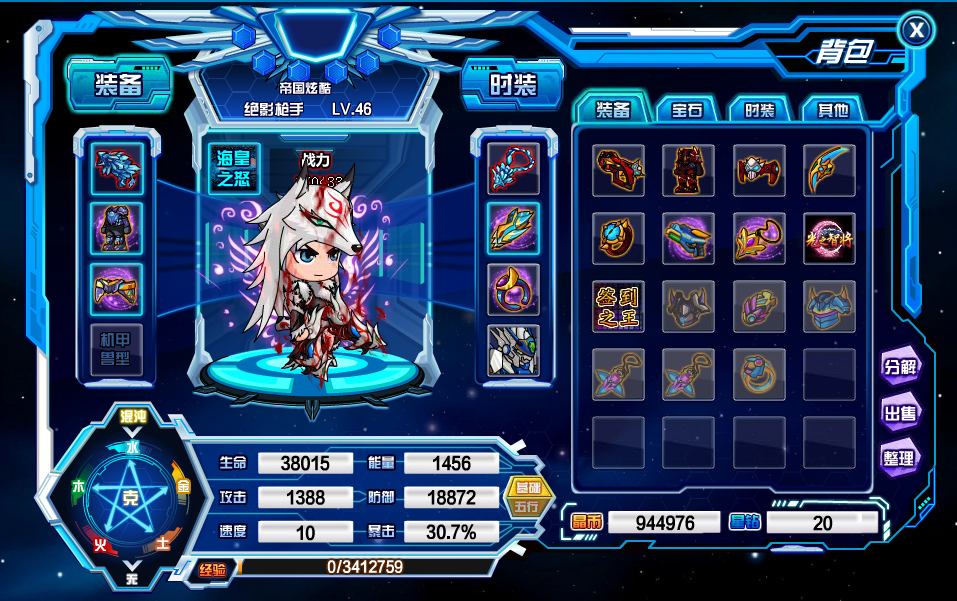Screen dimensions: 957x601
Task: Close the backpack window with X
Action: coord(915,31)
